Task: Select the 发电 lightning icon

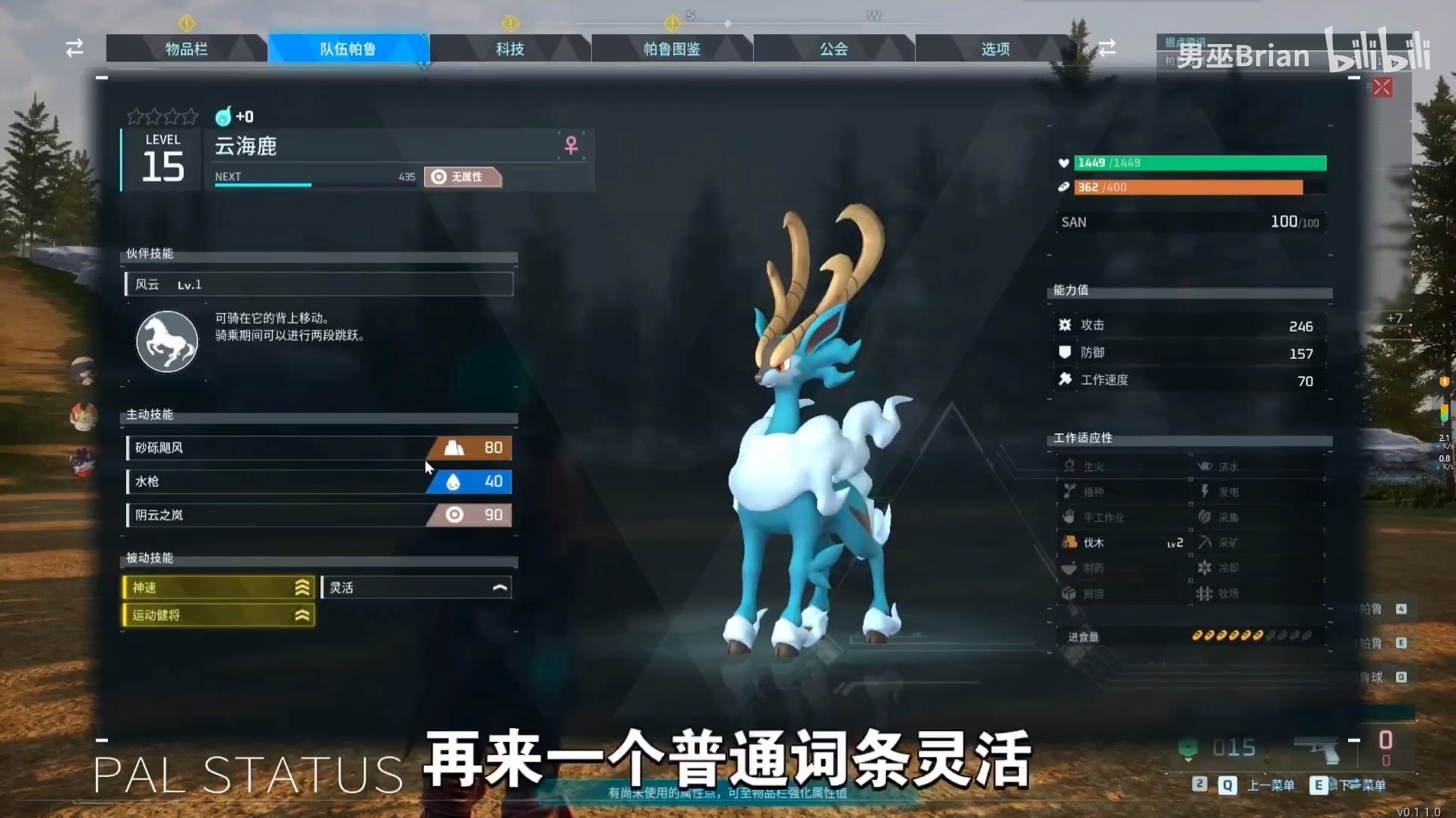Action: (1206, 492)
